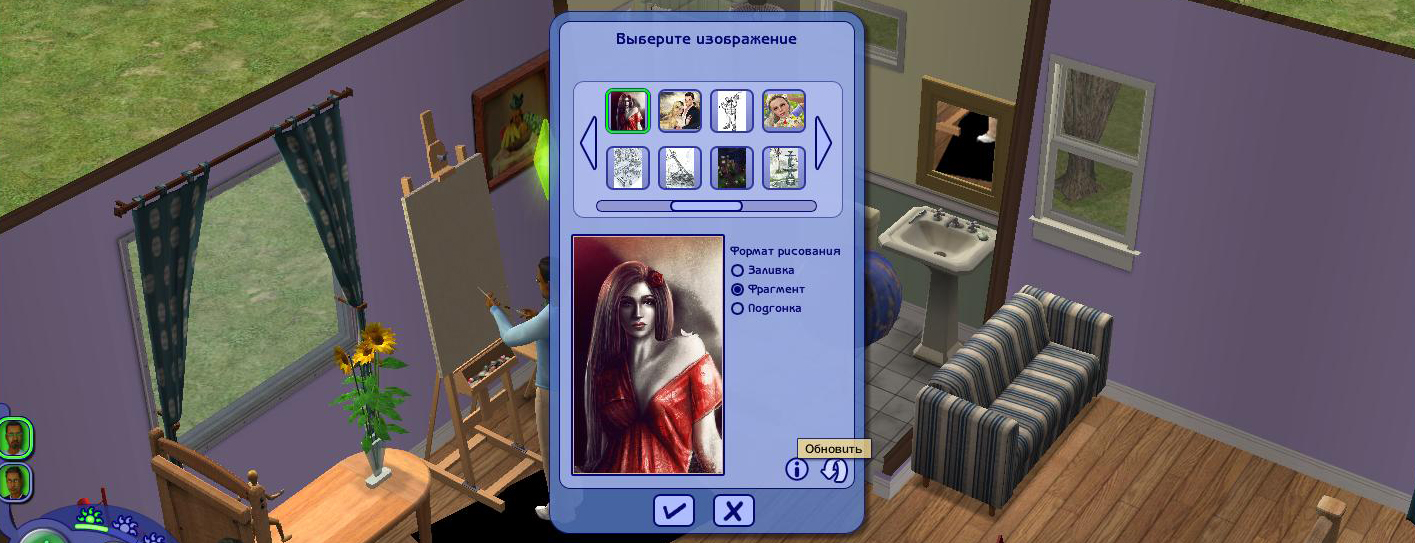The height and width of the screenshot is (543, 1415).
Task: Pick the «Подгонка» drawing format
Action: [x=738, y=309]
